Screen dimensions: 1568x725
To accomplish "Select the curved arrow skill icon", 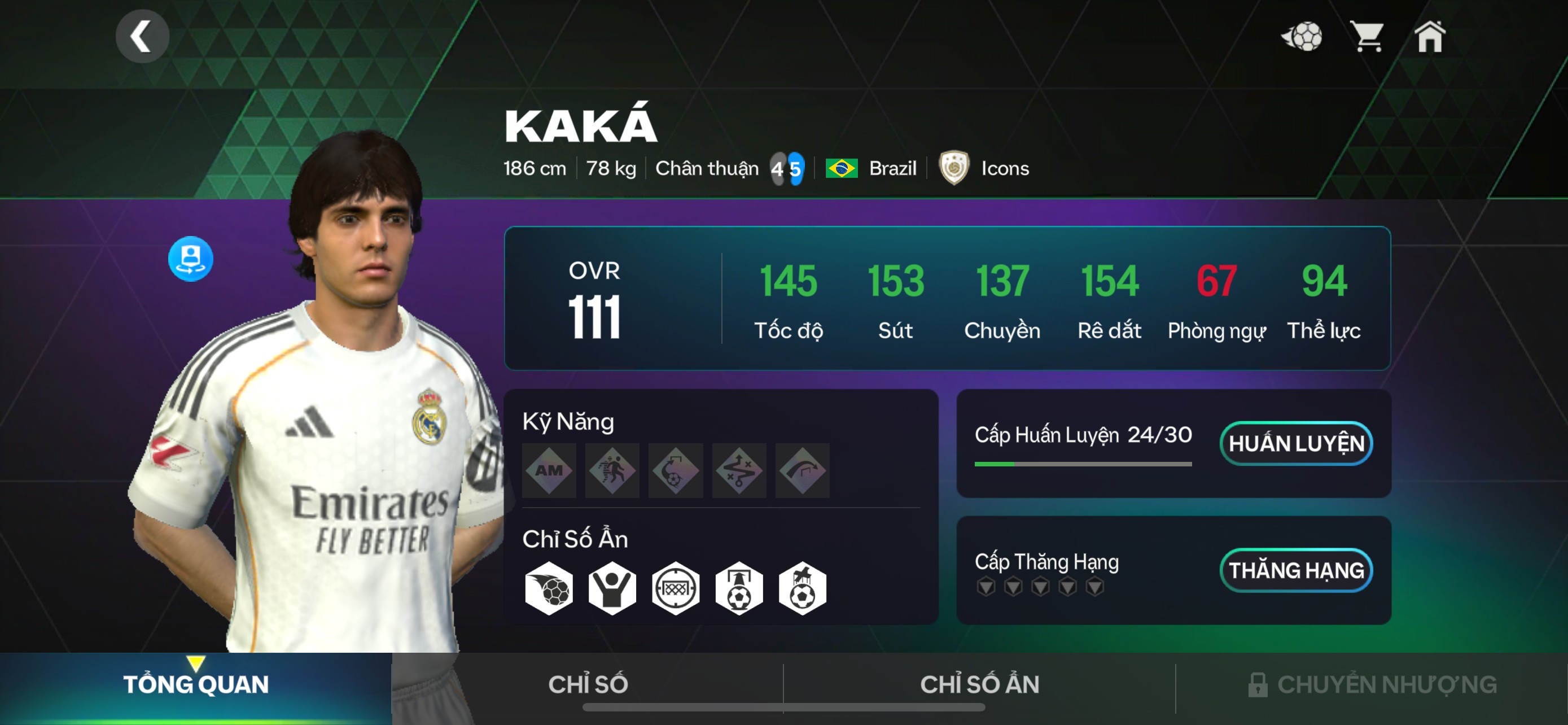I will (802, 470).
